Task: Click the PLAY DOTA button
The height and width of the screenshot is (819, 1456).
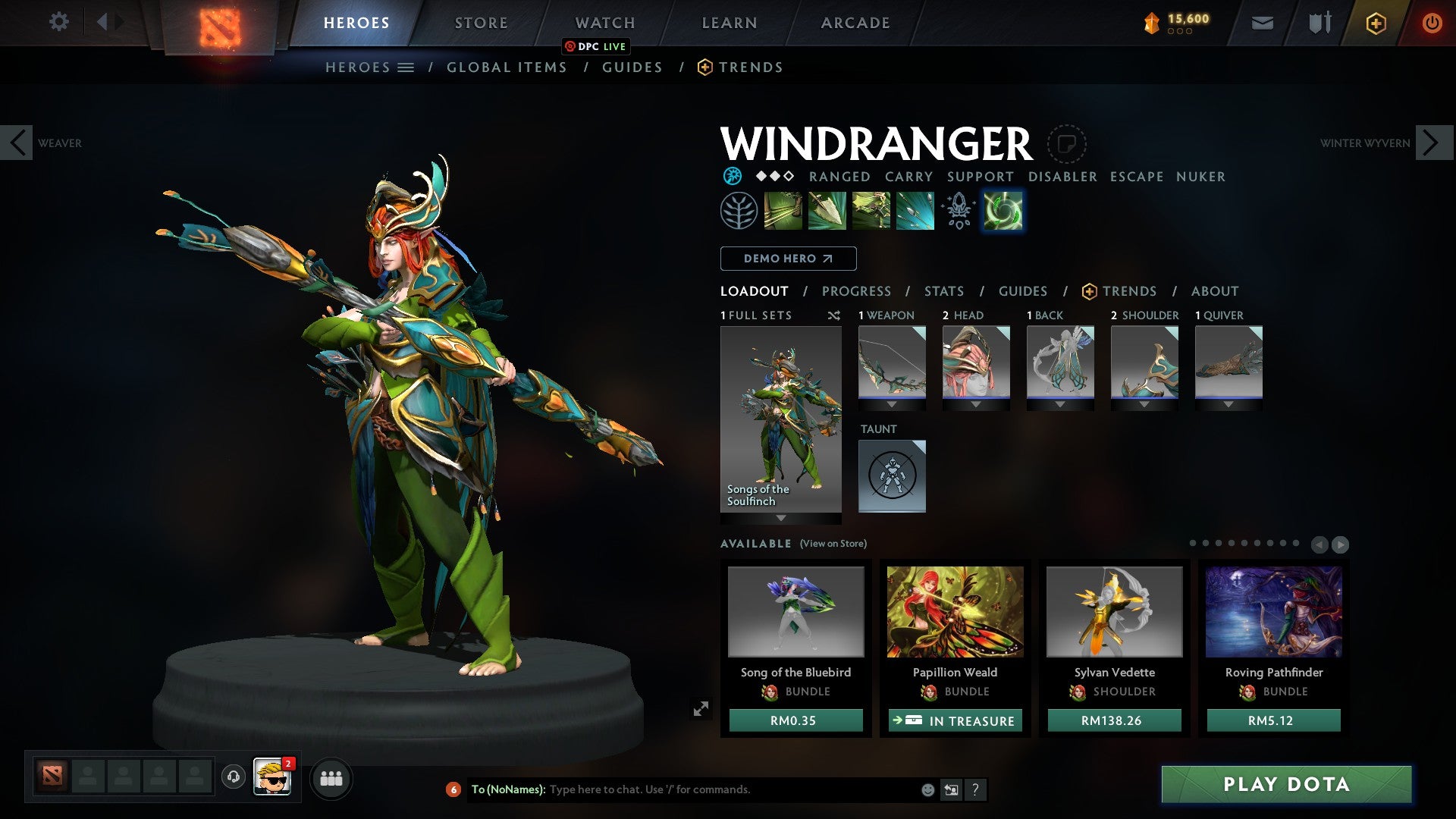Action: click(1286, 784)
